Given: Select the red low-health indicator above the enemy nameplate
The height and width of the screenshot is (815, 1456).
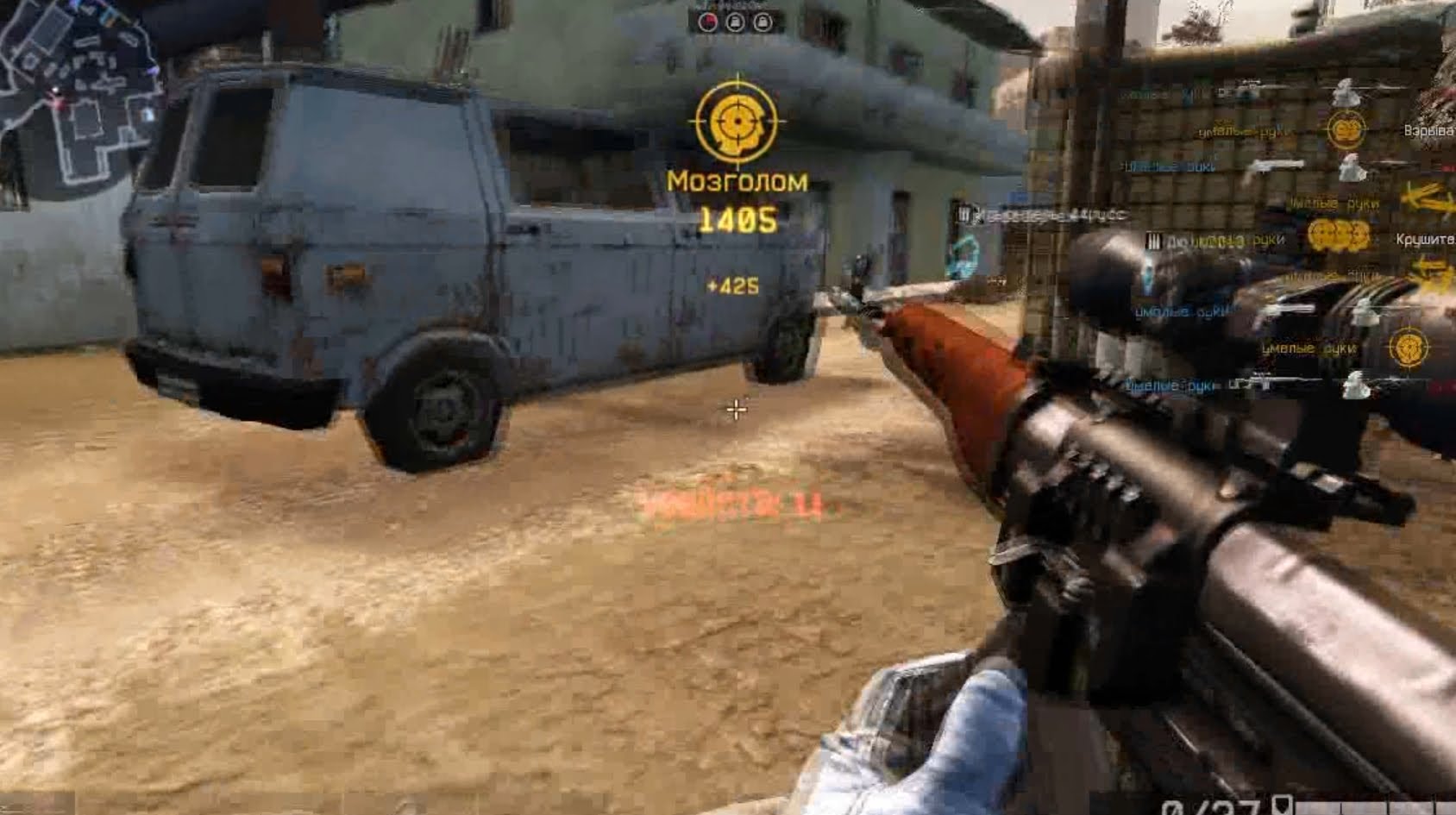Looking at the screenshot, I should pos(708,22).
